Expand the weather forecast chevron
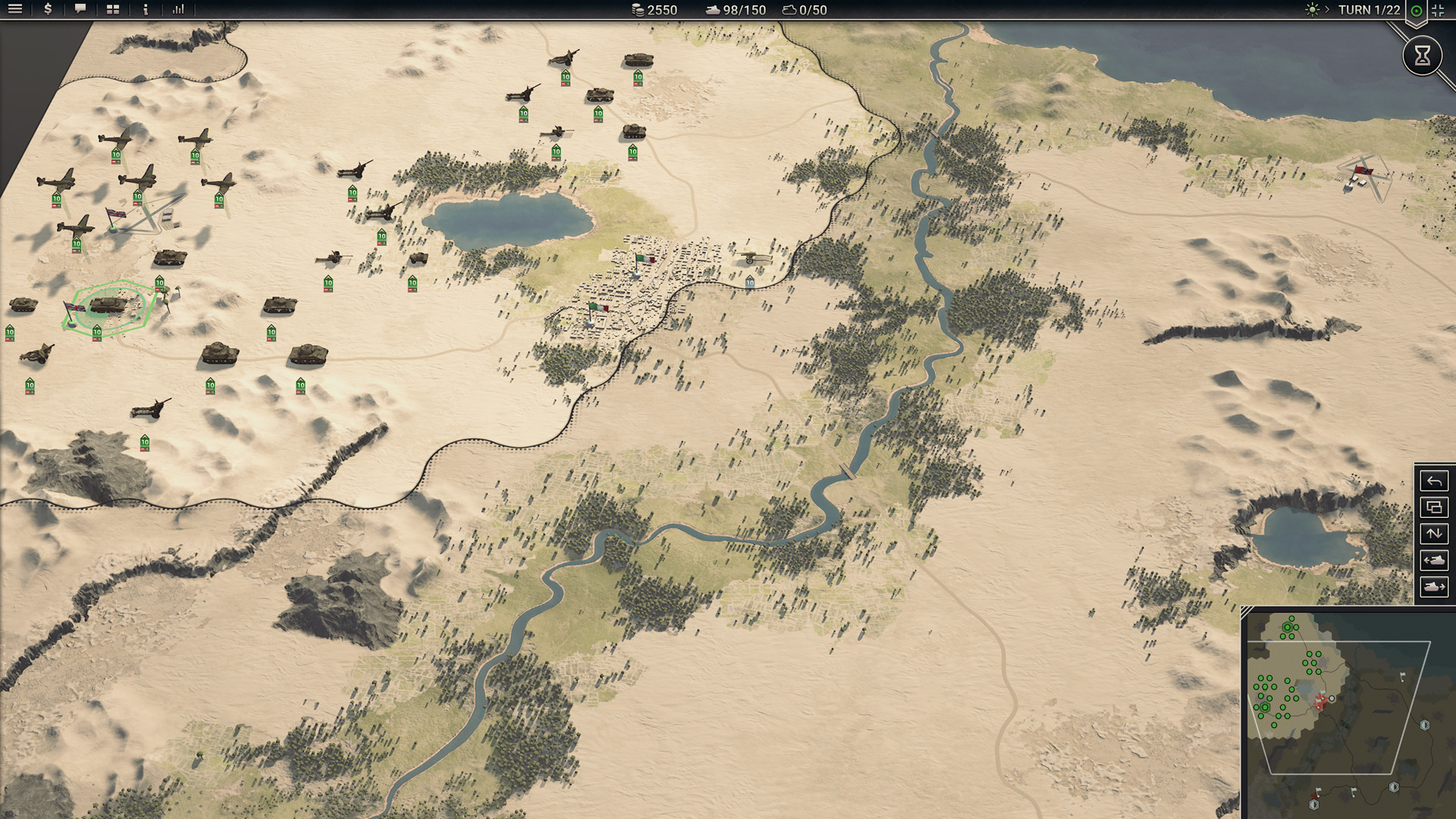The width and height of the screenshot is (1456, 819). coord(1326,10)
